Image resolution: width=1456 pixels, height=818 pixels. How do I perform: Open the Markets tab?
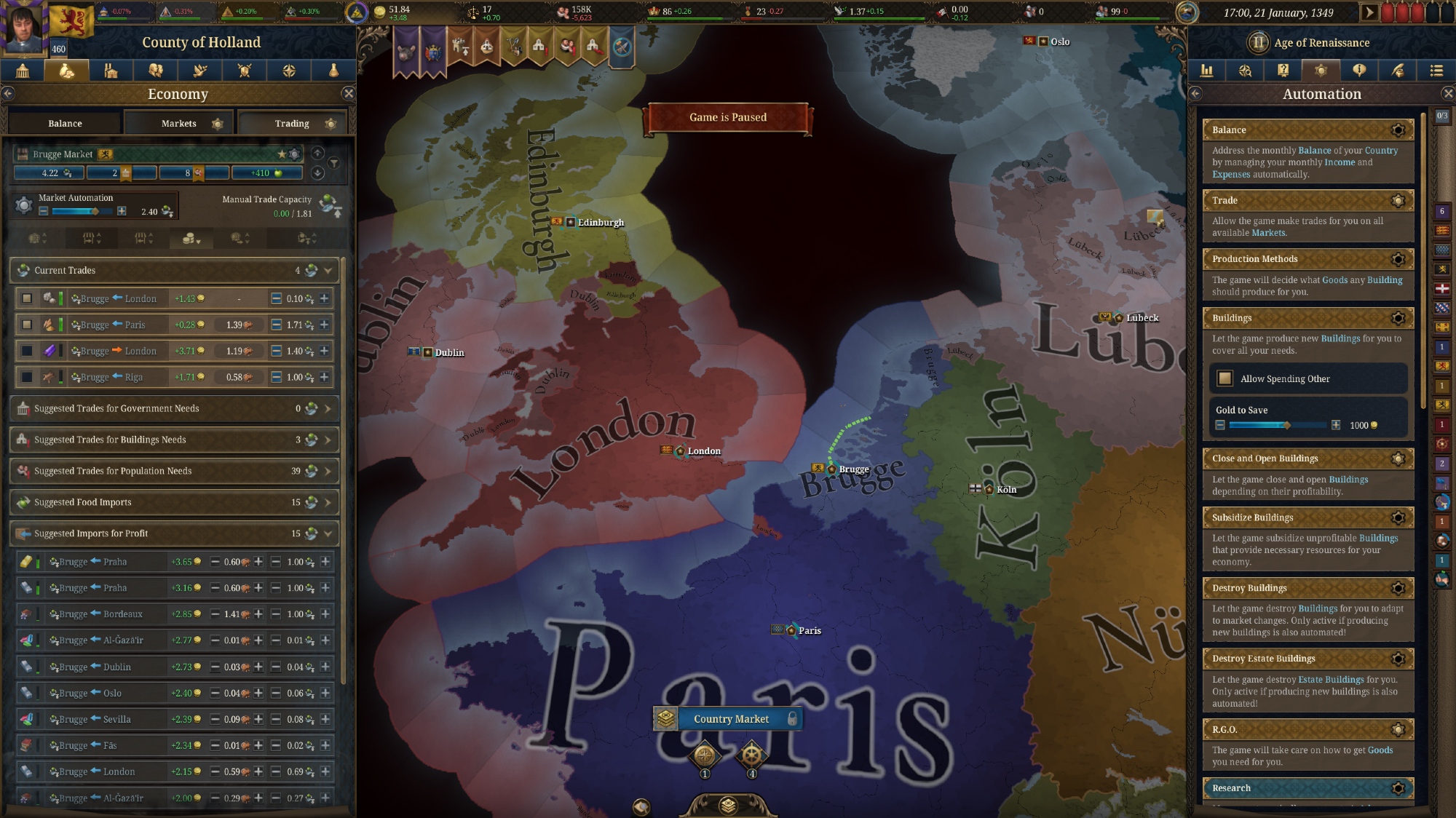pyautogui.click(x=179, y=124)
